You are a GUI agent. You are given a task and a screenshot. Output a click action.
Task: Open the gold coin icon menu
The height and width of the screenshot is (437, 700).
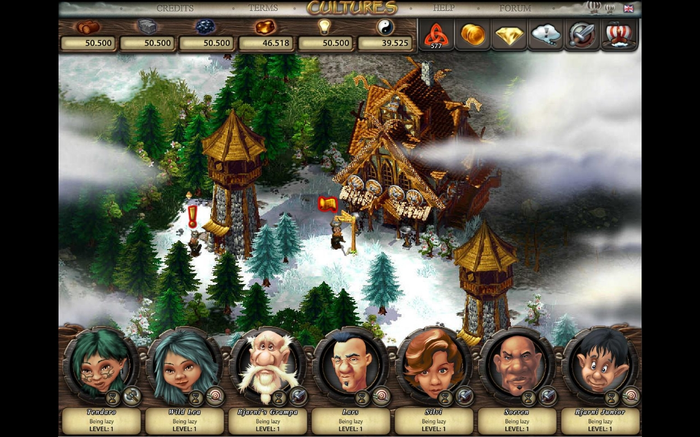472,35
